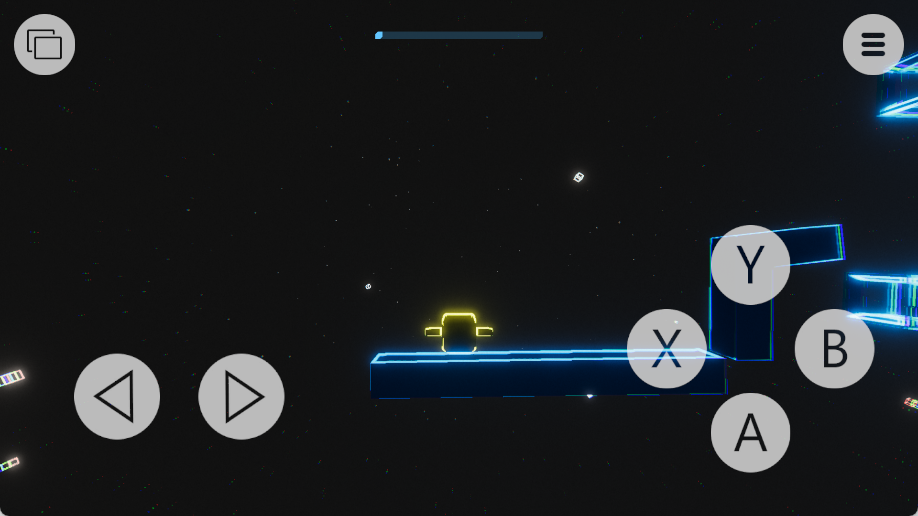Tap the A action button
918x516 pixels.
tap(750, 432)
